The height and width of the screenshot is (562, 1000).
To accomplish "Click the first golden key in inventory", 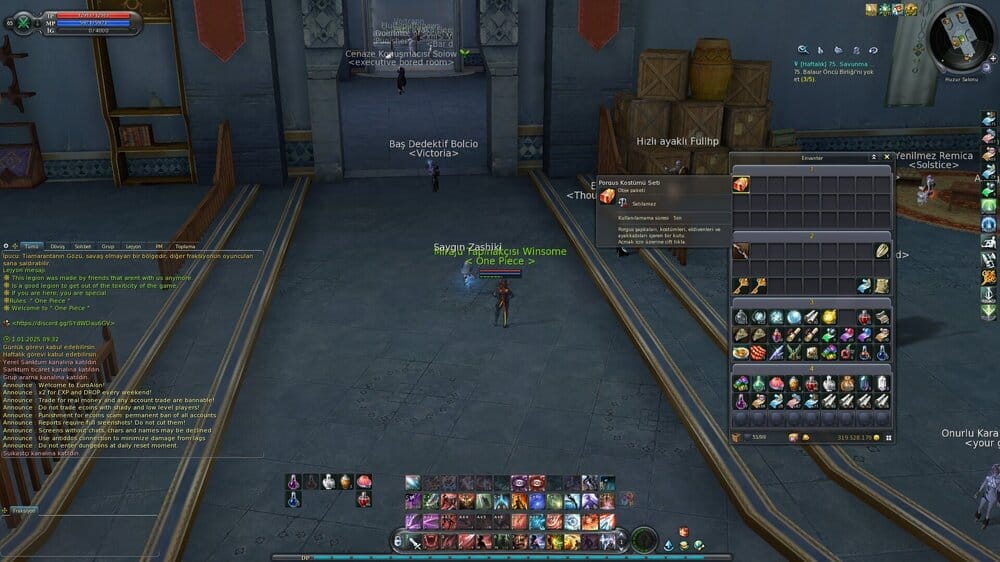I will click(741, 286).
